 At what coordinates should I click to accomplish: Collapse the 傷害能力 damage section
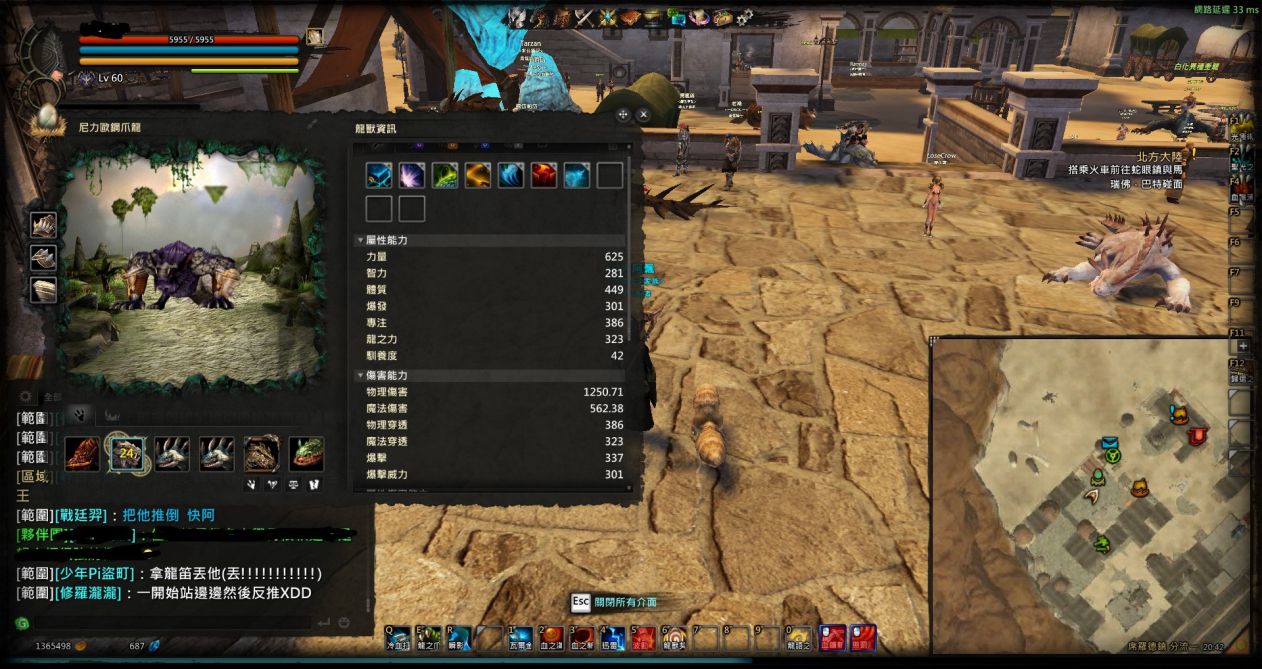(x=361, y=375)
